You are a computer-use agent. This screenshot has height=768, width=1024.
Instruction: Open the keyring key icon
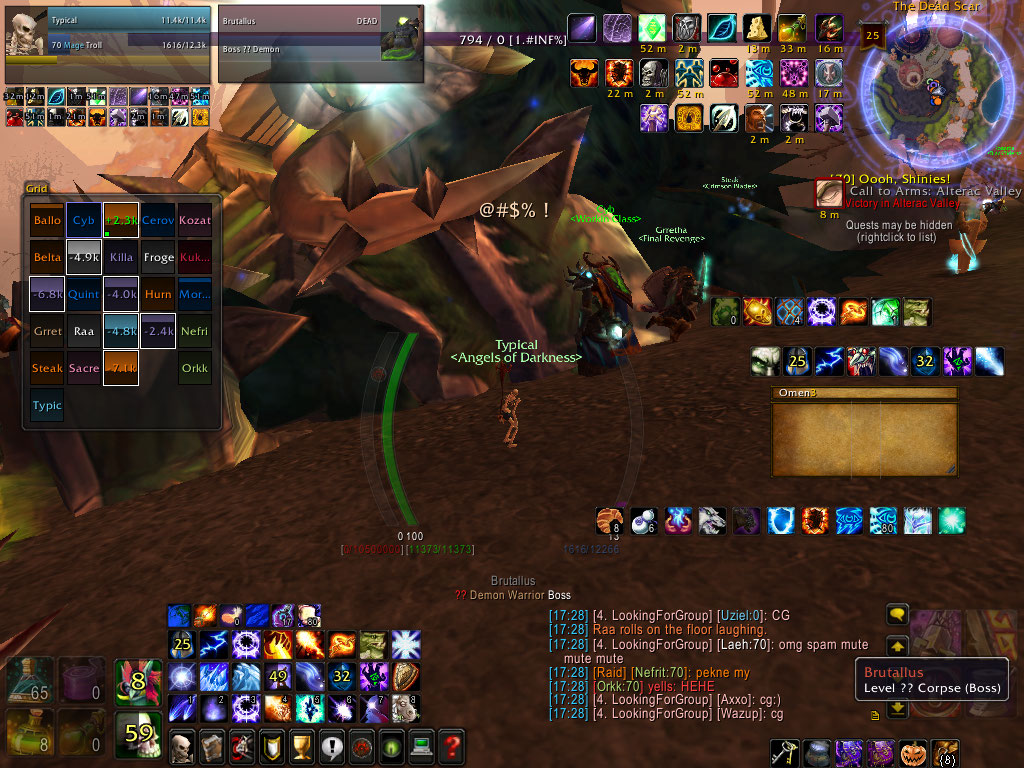784,752
